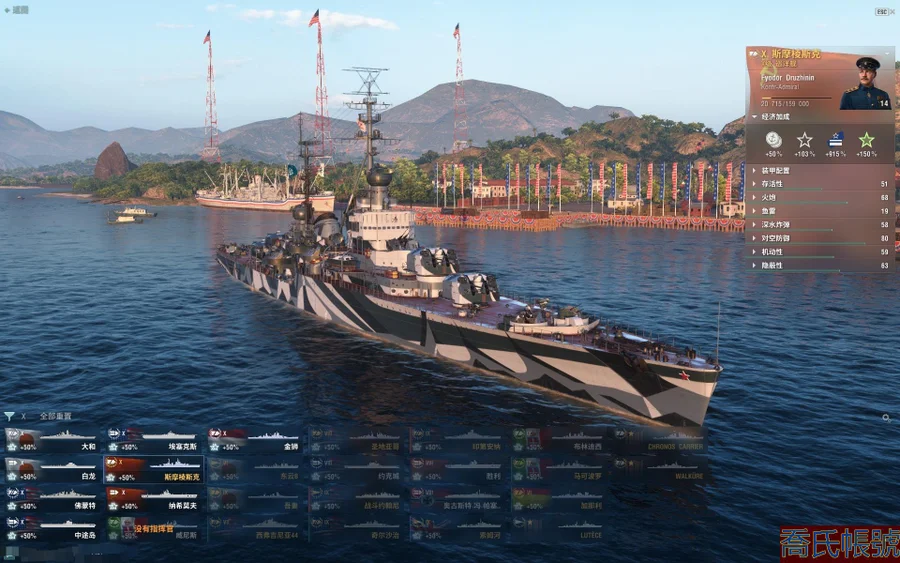Collapse the 经济加成 economic bonuses section
Viewport: 900px width, 563px height.
(x=776, y=117)
